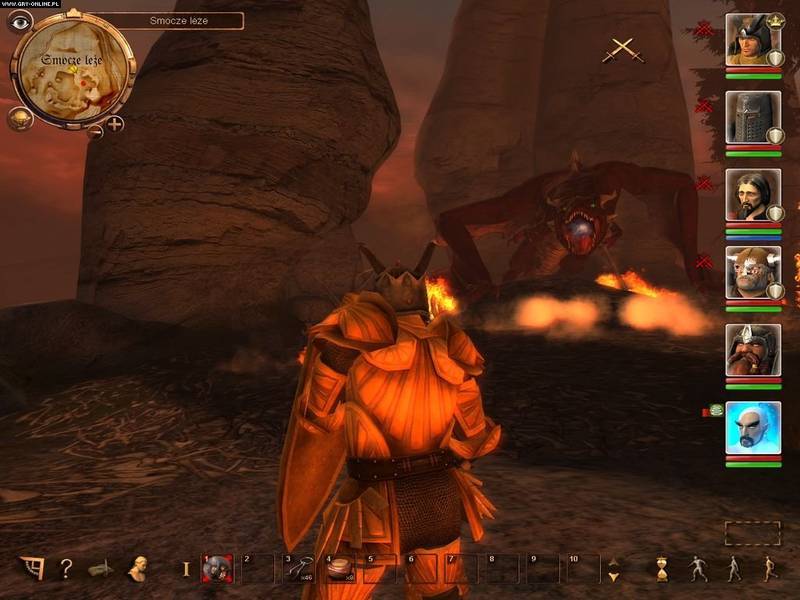Use the item in quickslot 3

[298, 569]
